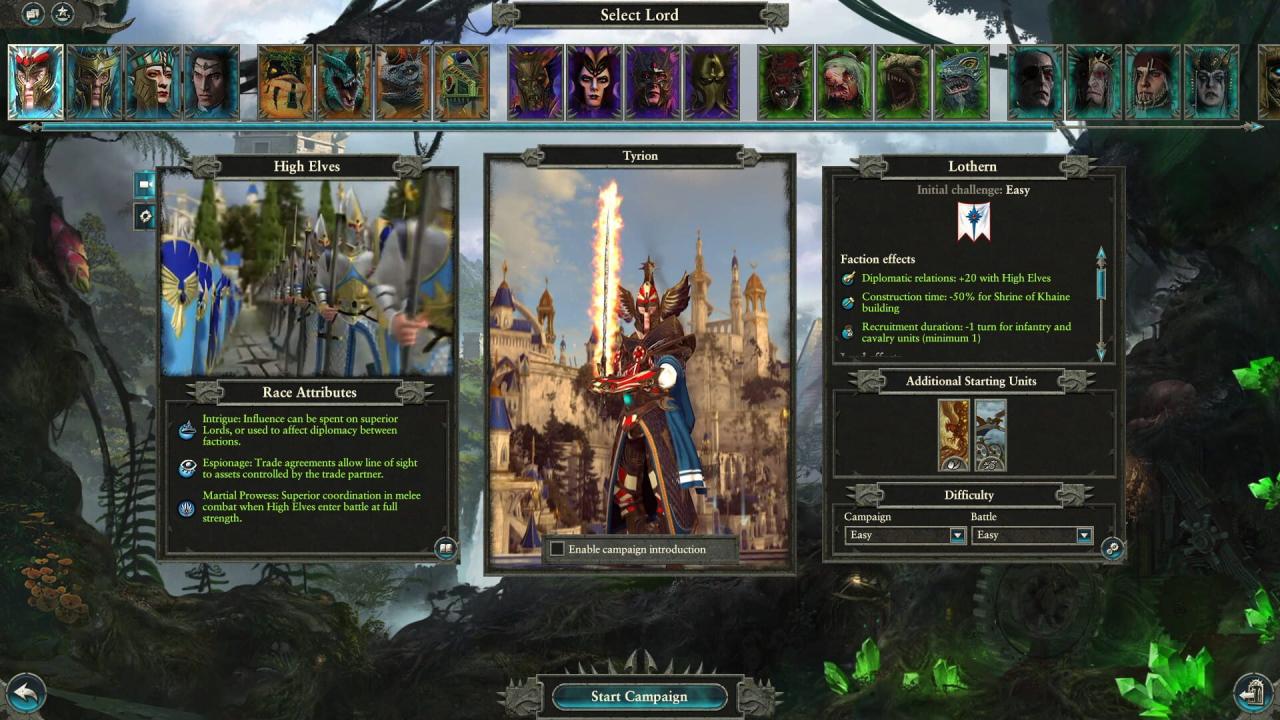
Task: Open the Campaign difficulty dropdown
Action: click(957, 535)
